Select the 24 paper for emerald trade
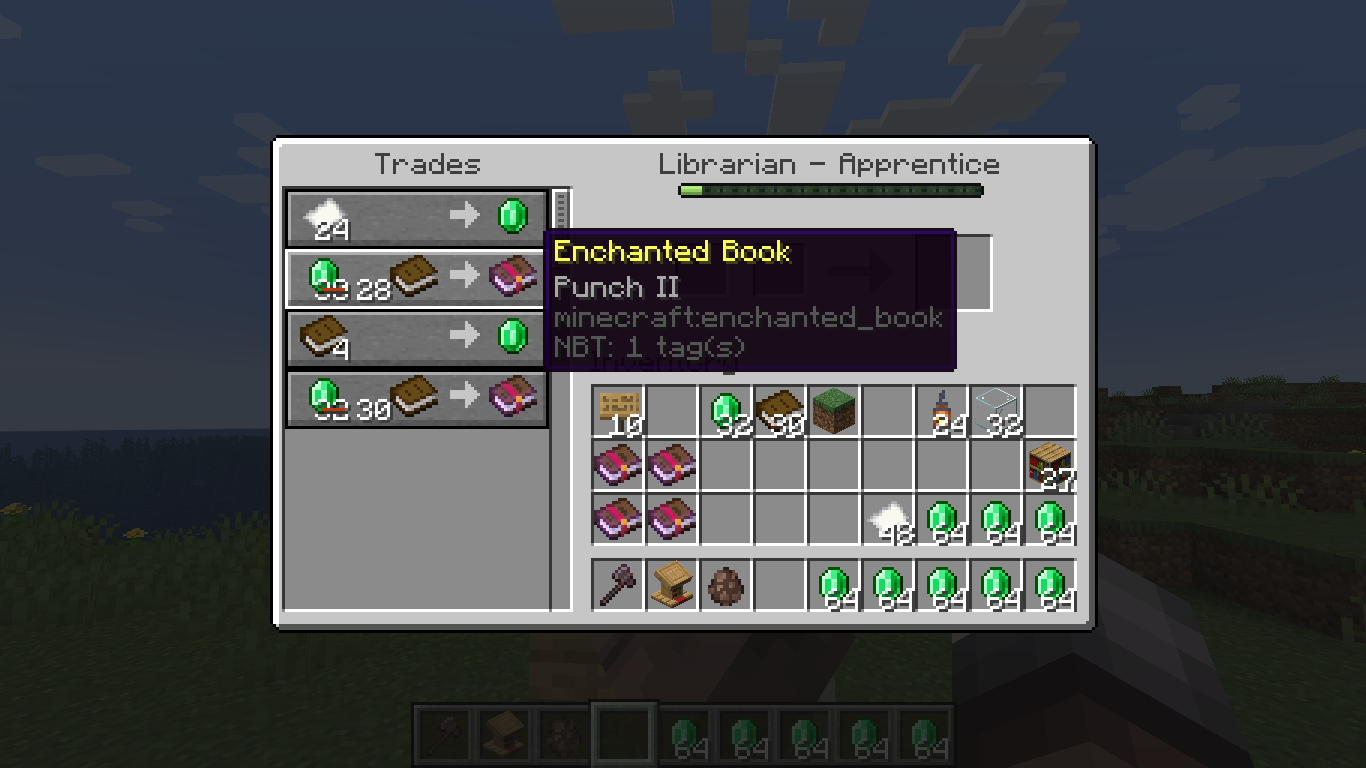The image size is (1366, 768). pos(416,217)
